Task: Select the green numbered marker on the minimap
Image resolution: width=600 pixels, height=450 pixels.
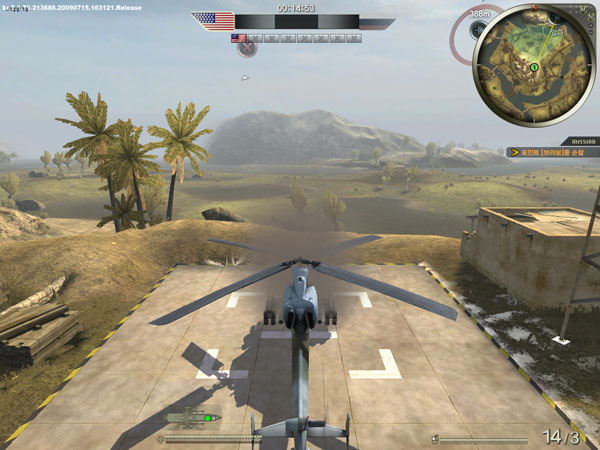Action: coord(534,67)
